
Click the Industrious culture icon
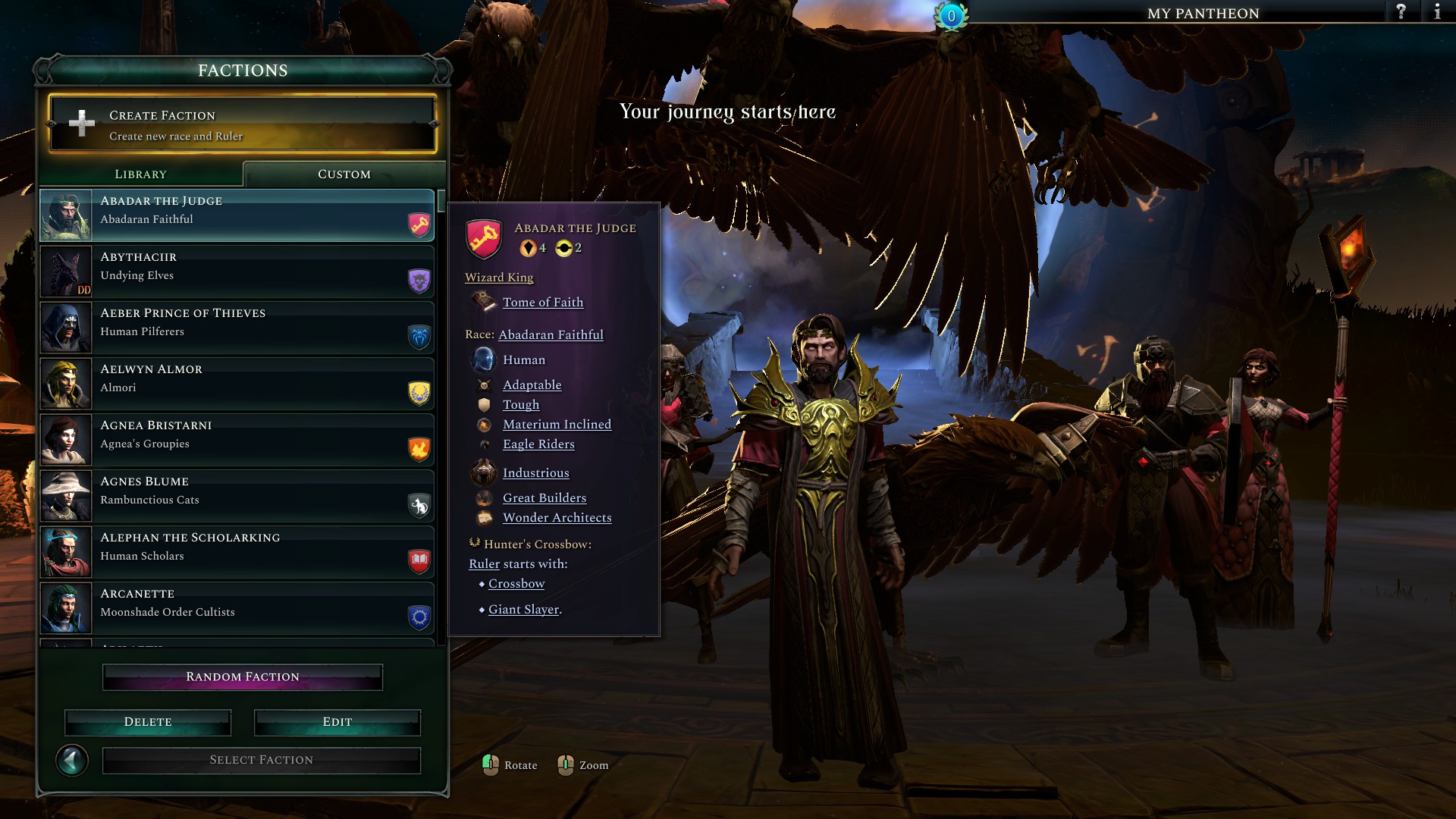(x=482, y=472)
